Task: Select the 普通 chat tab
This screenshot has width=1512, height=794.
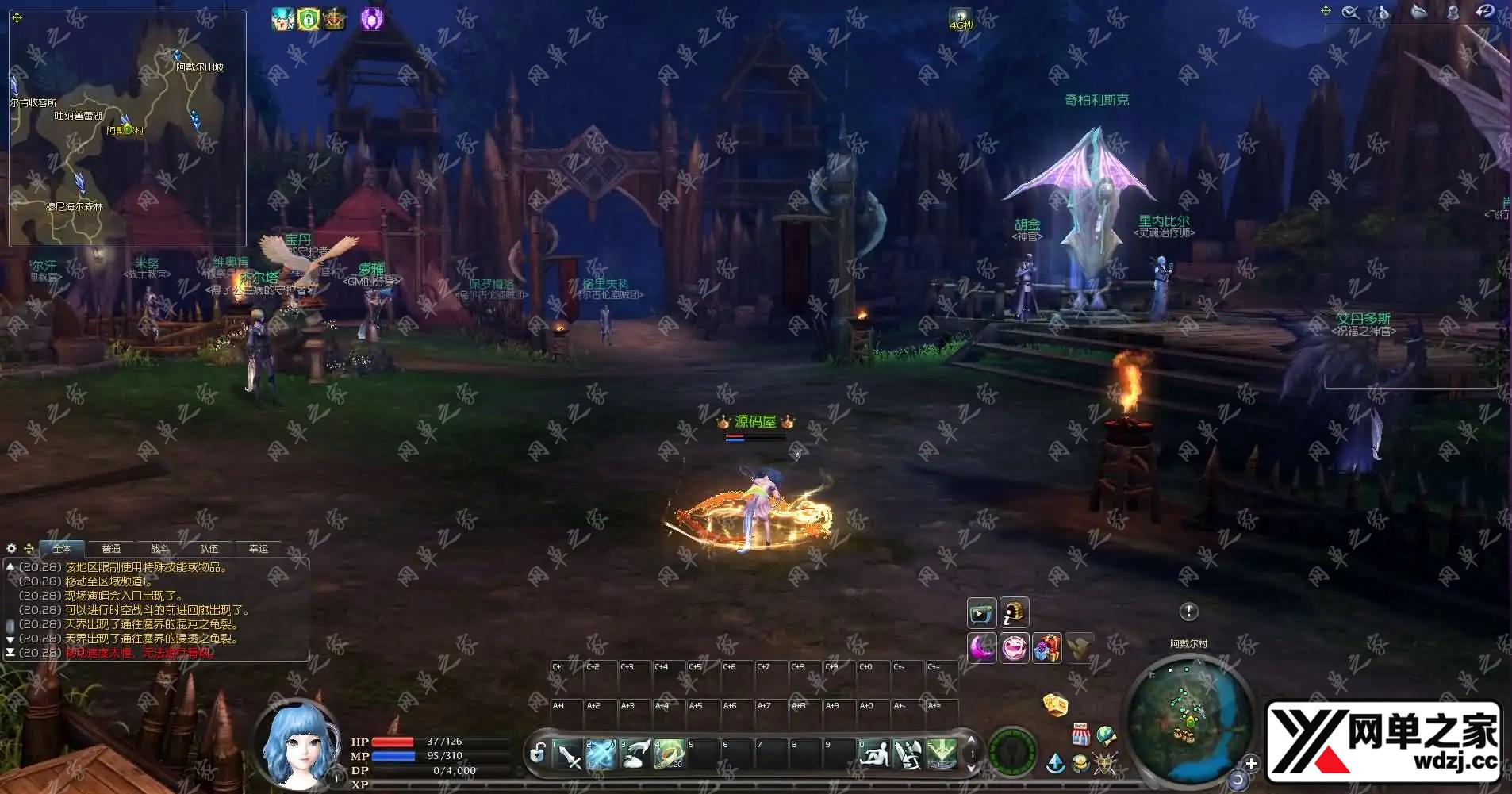Action: coord(111,549)
